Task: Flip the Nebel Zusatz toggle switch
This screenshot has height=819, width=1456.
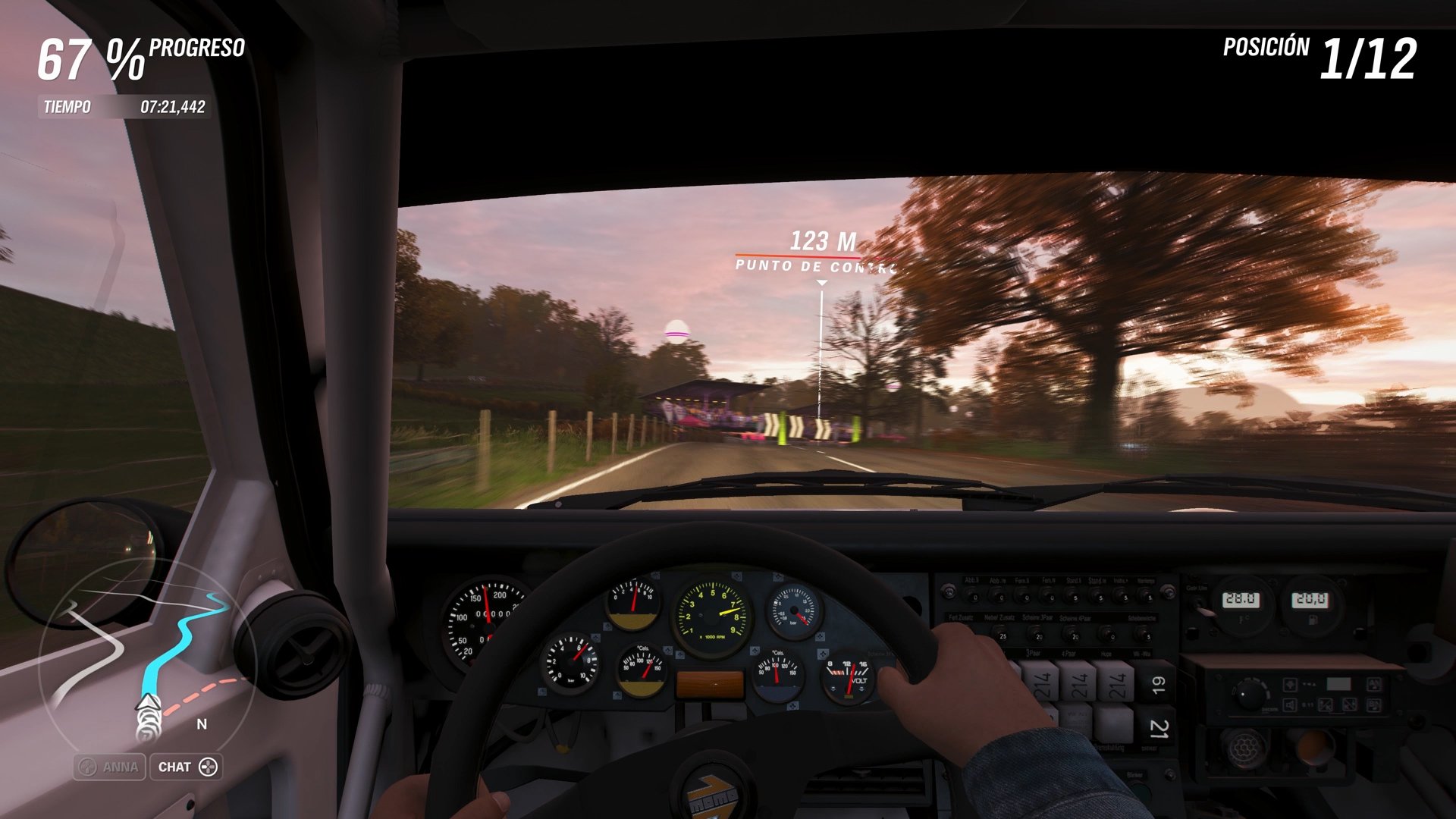Action: (x=1000, y=635)
